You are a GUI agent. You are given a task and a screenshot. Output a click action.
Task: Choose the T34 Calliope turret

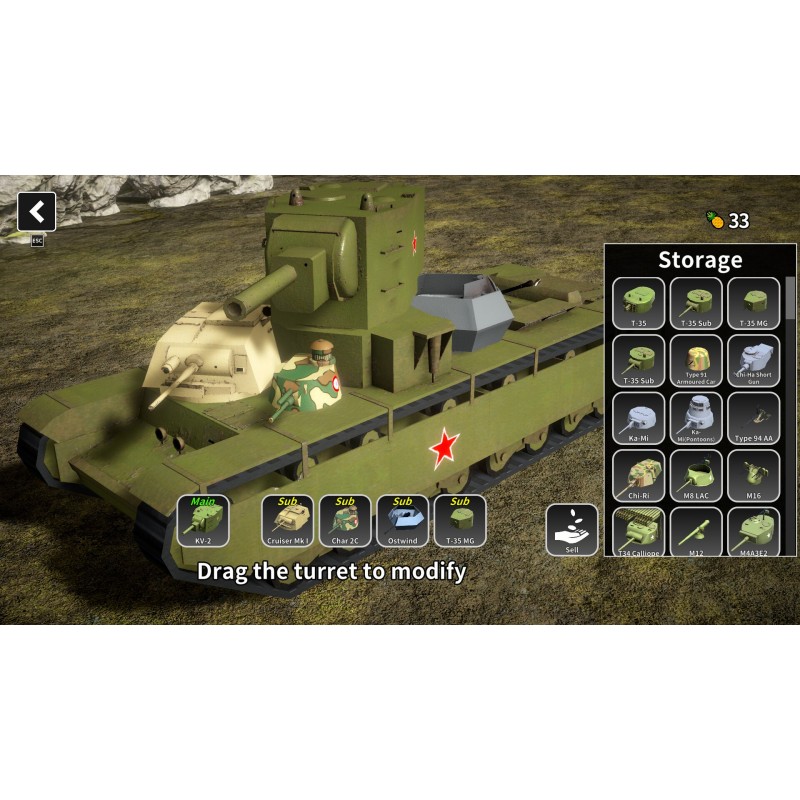point(638,531)
